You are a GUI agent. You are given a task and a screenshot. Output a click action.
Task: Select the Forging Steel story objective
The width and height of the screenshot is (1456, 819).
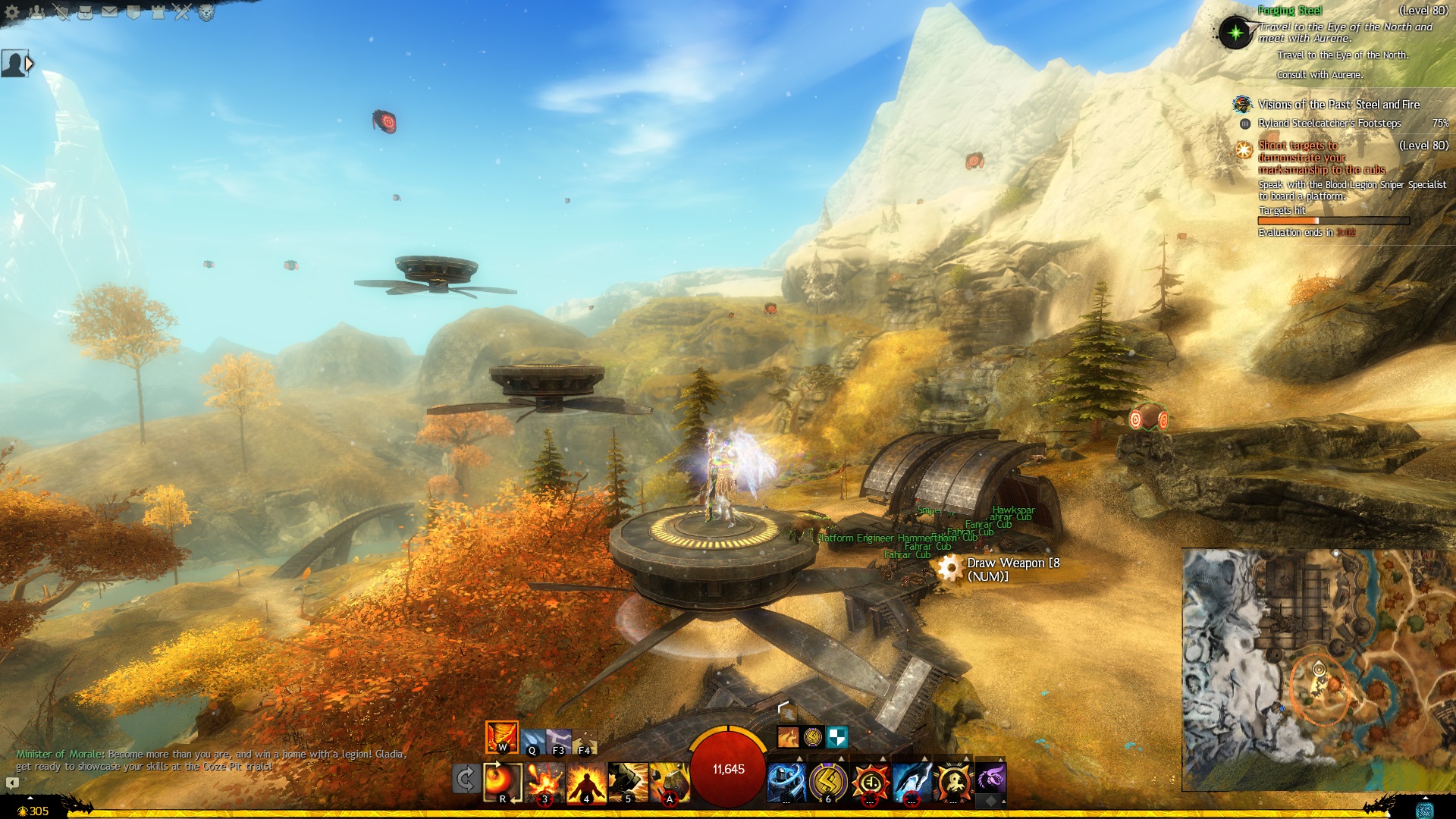1290,11
